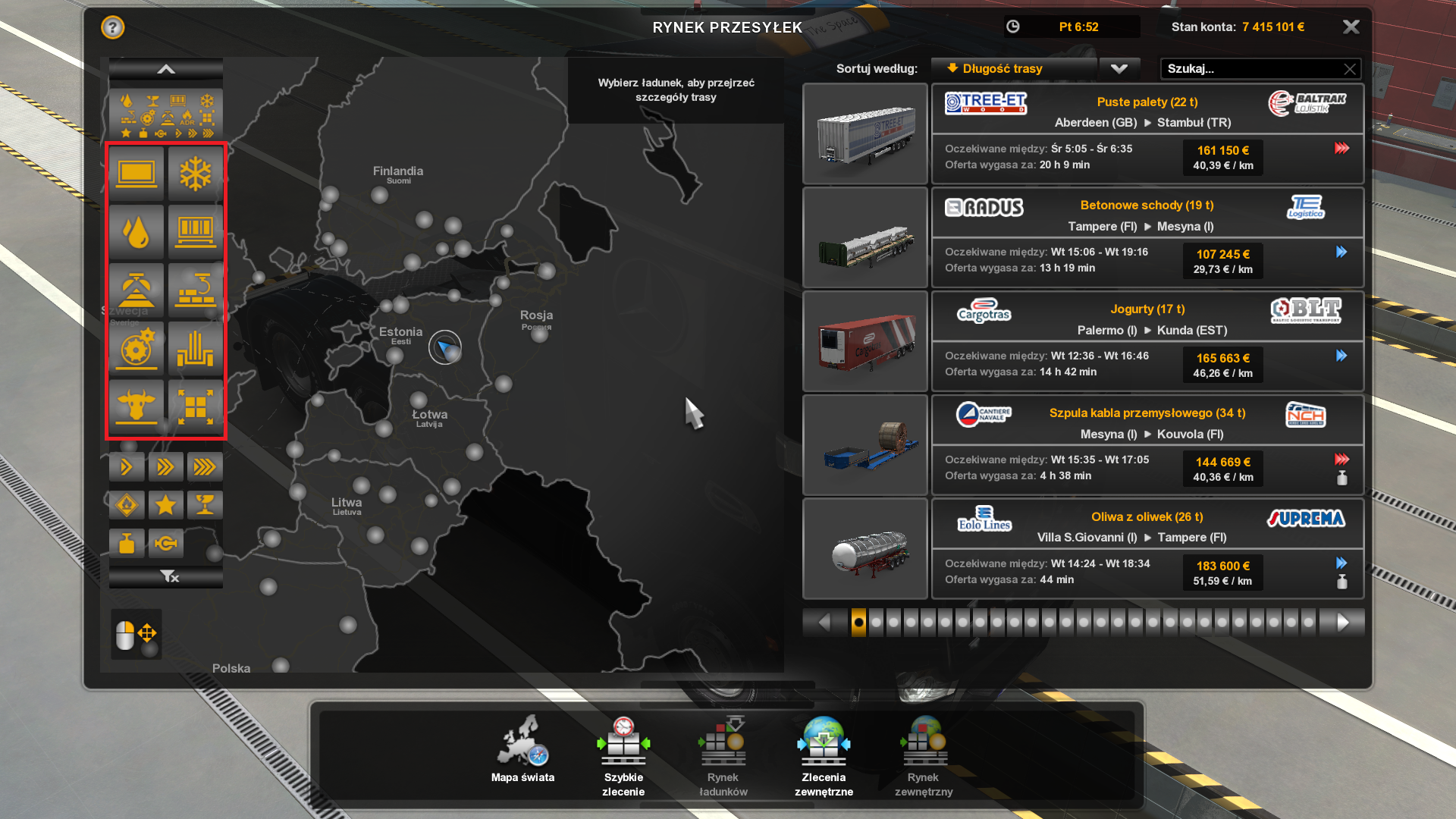Open Mapa świata

point(522,752)
